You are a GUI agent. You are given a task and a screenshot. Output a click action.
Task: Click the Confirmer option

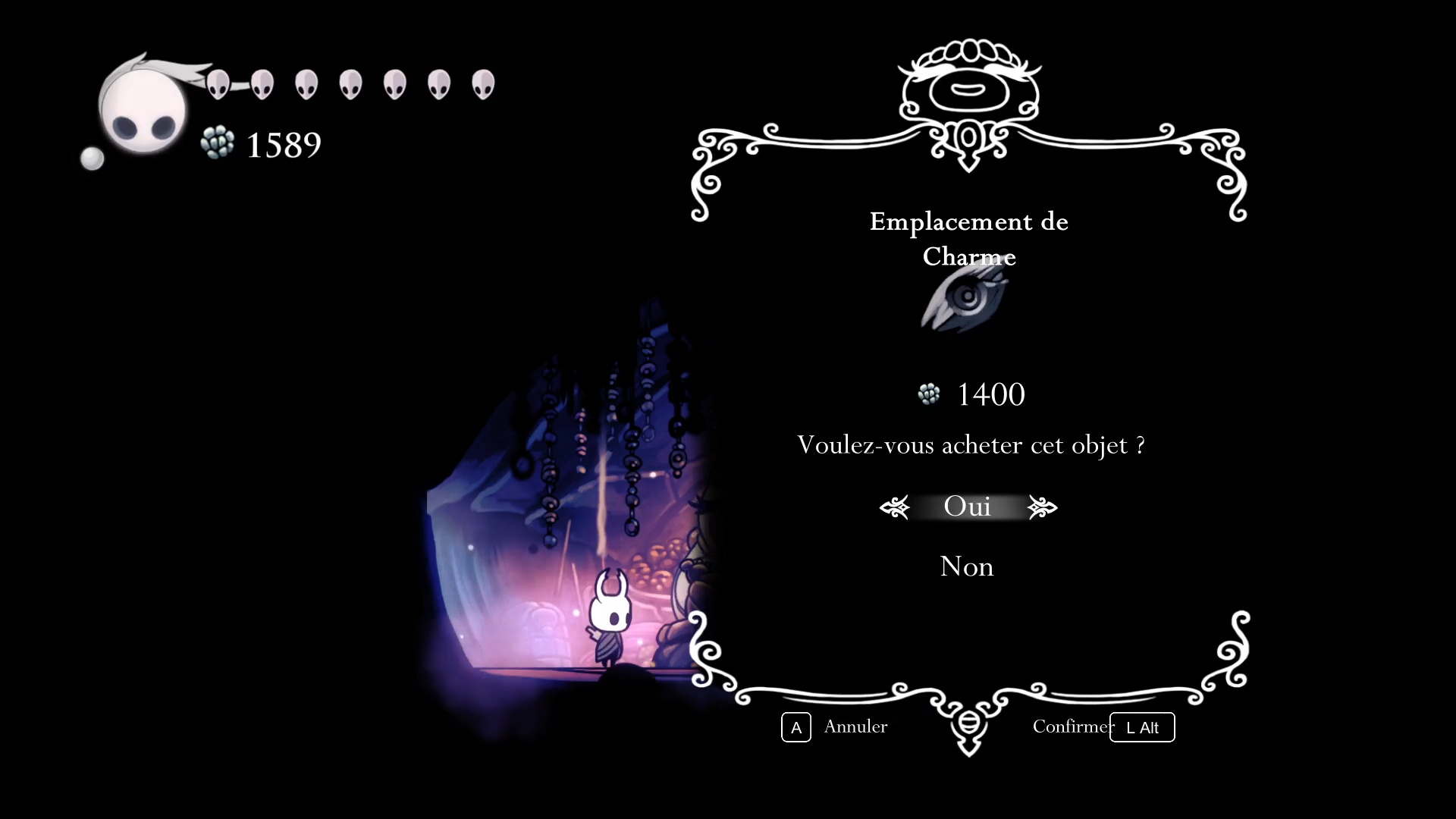[1072, 726]
